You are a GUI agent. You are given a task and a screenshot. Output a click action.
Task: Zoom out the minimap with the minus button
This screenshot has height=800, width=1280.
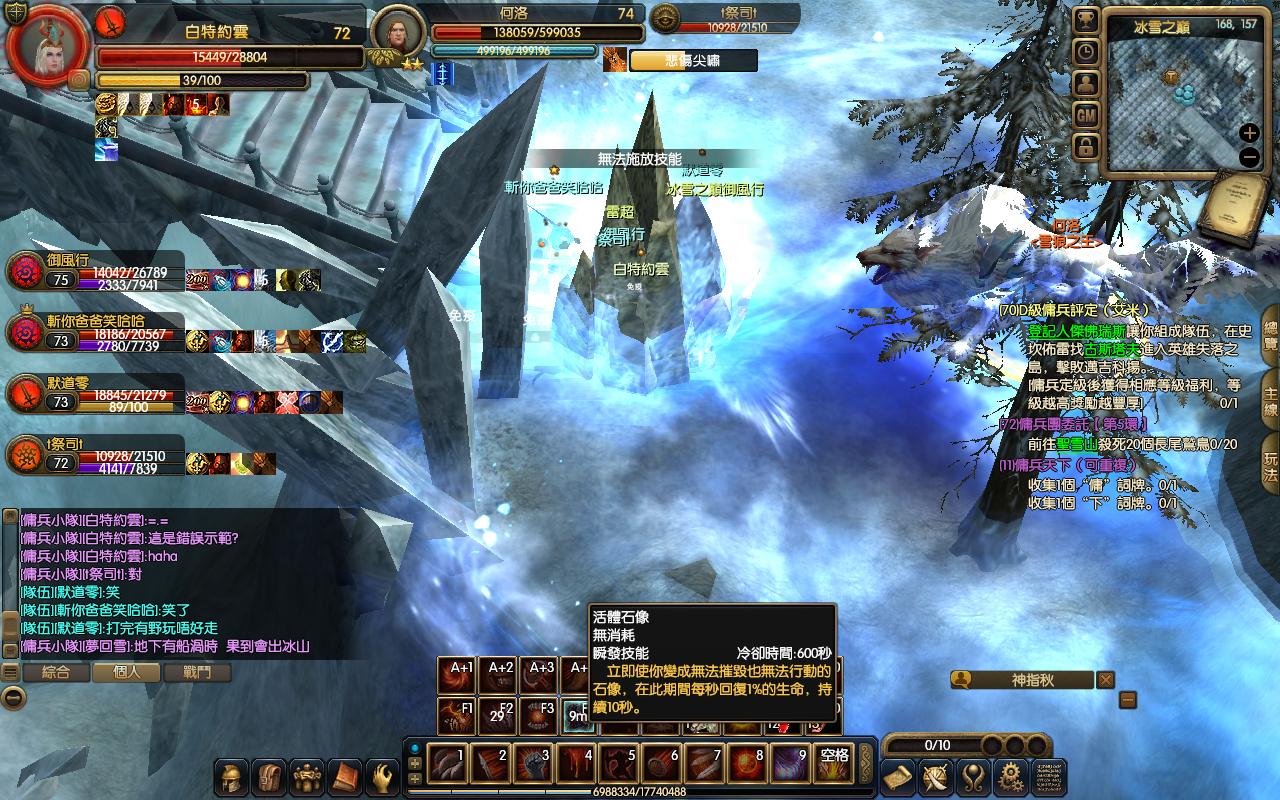1249,157
